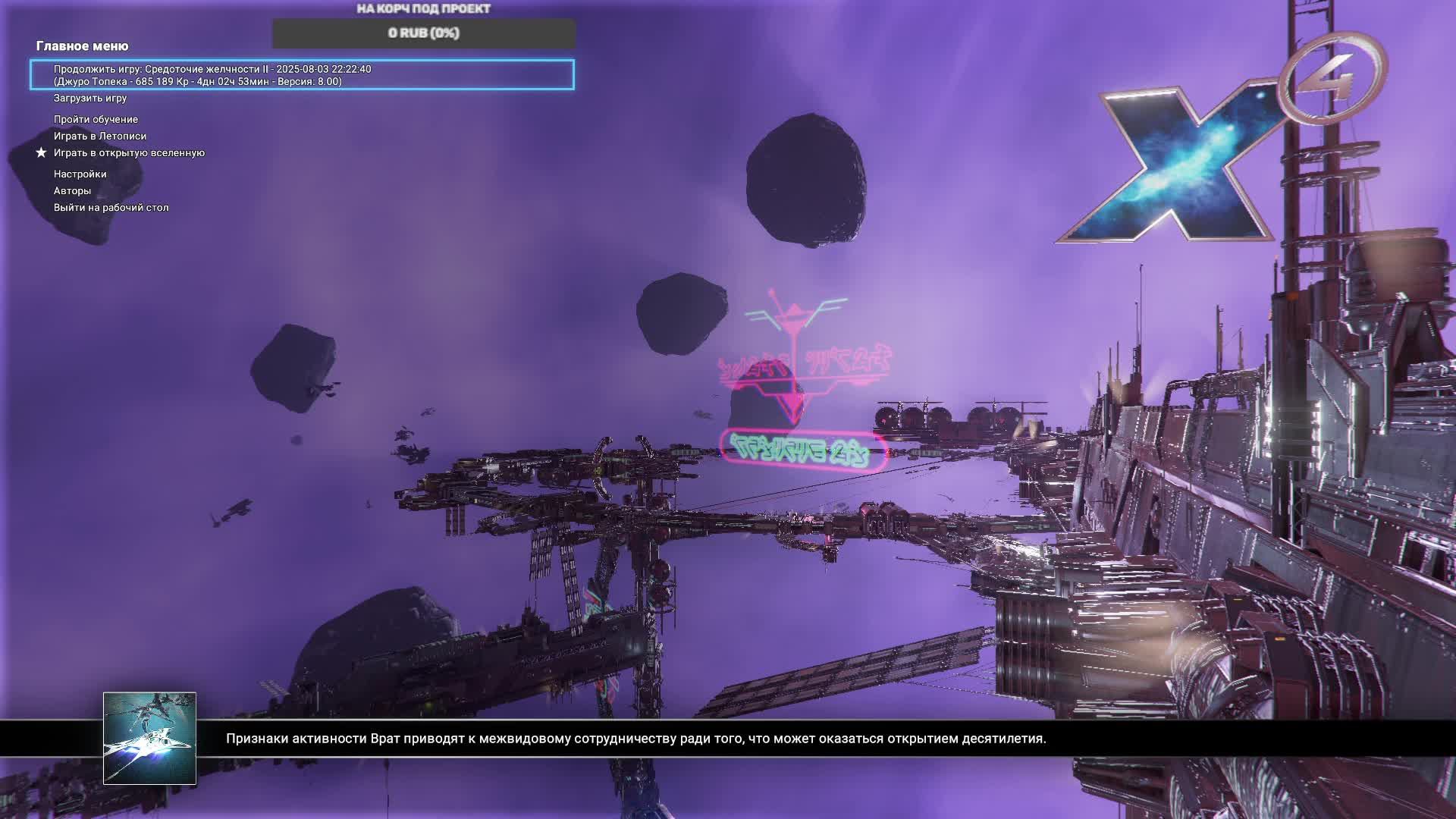Open the 'Настройки' settings menu
The image size is (1456, 819).
click(80, 174)
